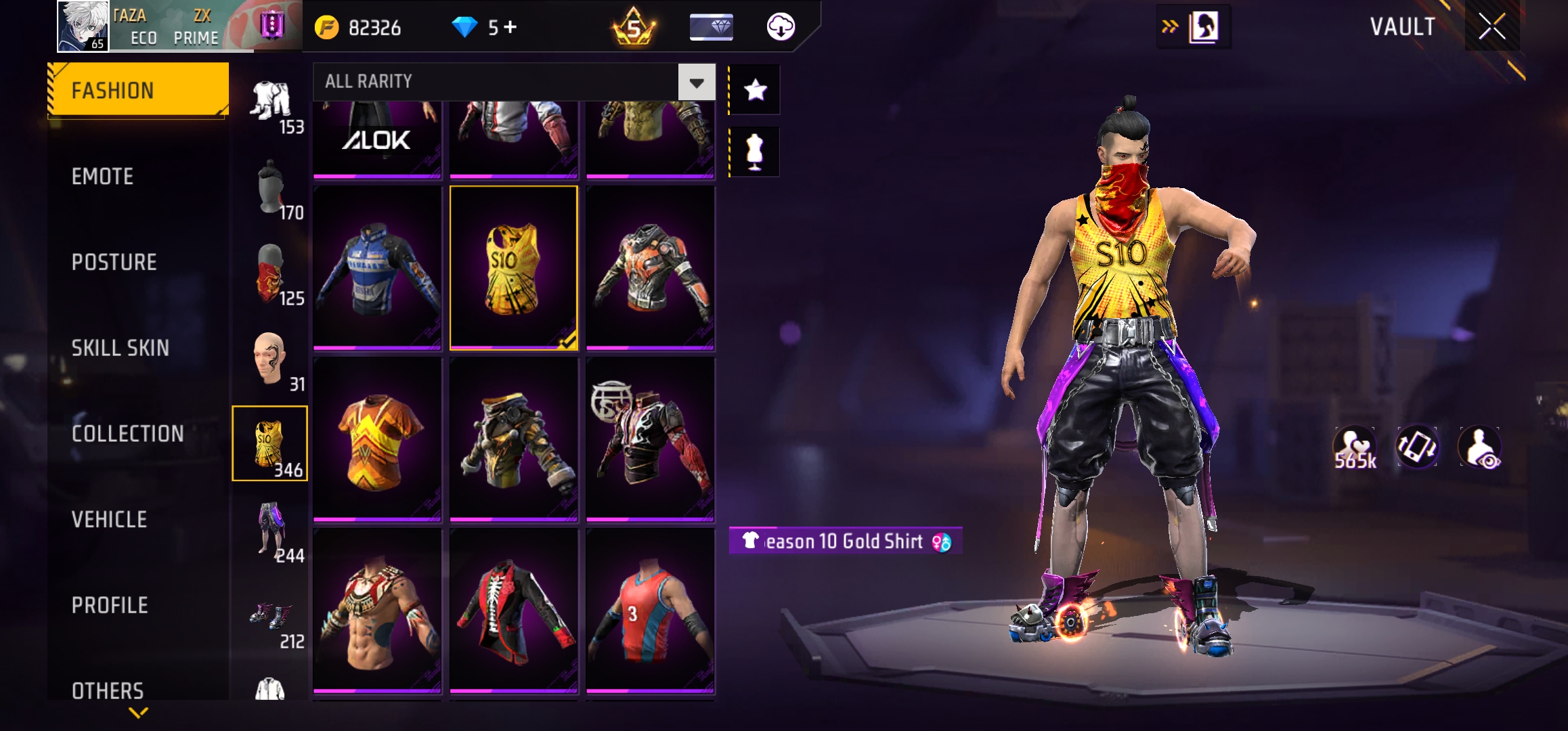Select the Skill Skin tab
The height and width of the screenshot is (731, 1568).
(120, 348)
